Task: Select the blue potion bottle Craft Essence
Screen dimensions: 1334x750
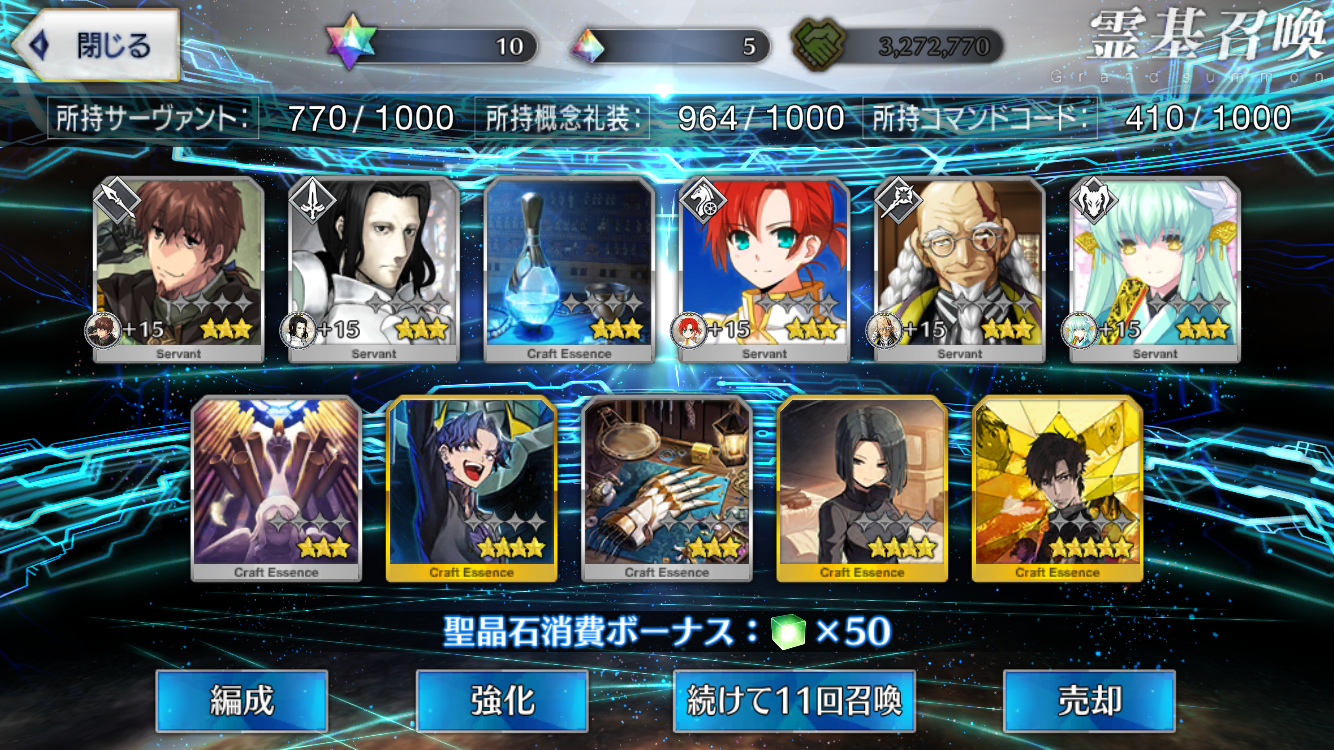Action: coord(569,268)
